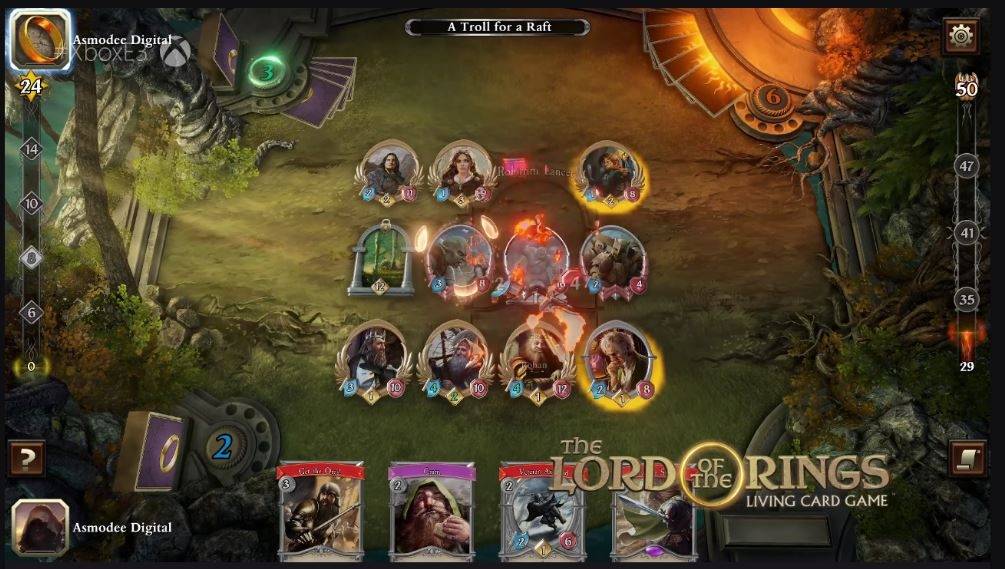
Task: Open the gear settings menu
Action: click(961, 37)
